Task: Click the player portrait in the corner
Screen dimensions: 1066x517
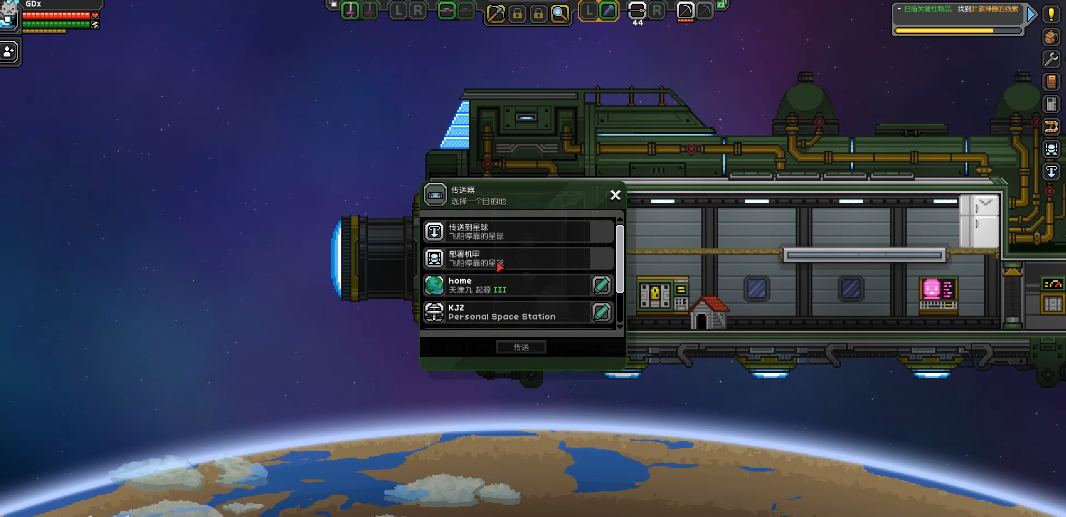Action: [10, 15]
